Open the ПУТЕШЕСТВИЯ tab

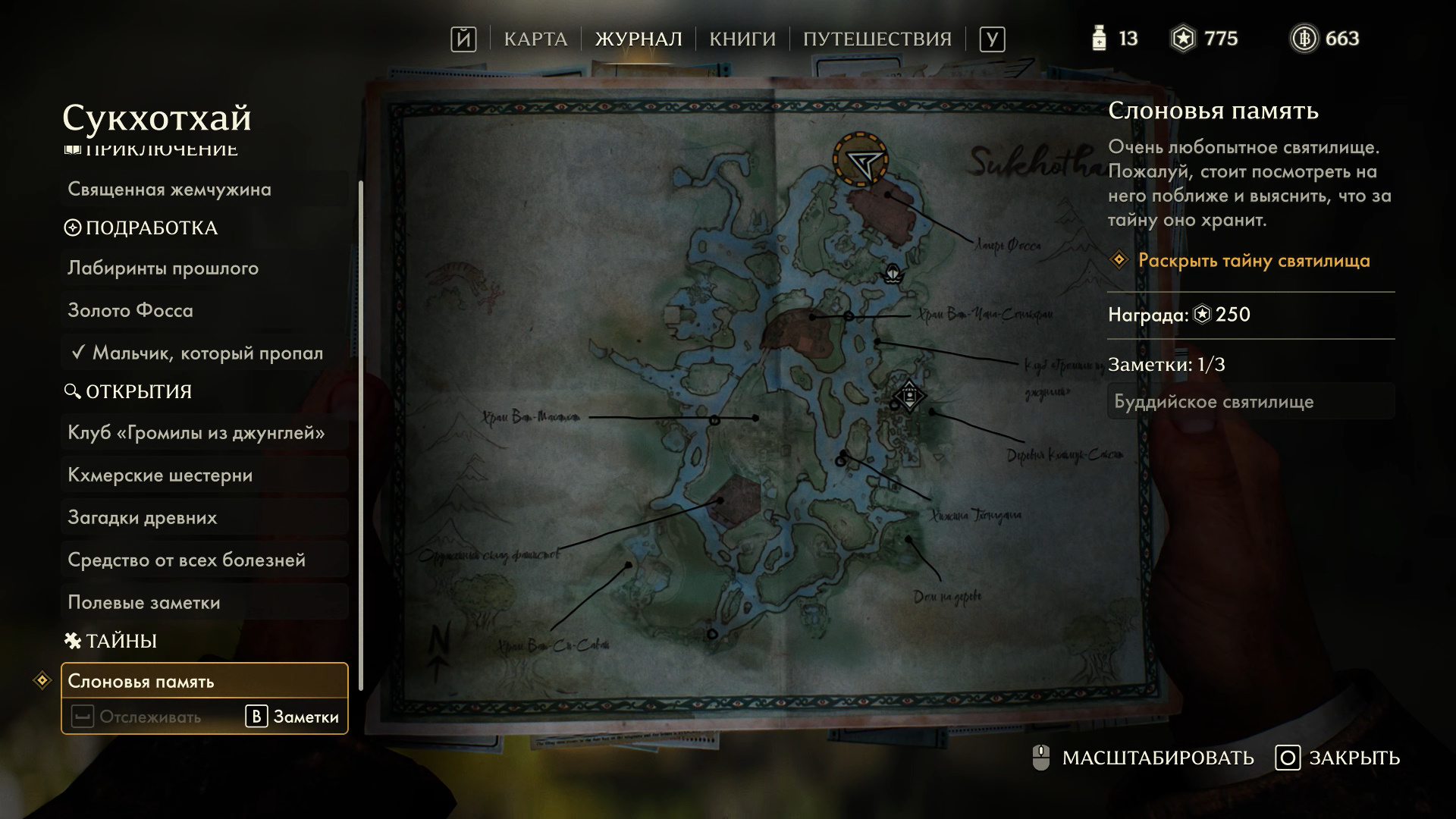click(877, 39)
